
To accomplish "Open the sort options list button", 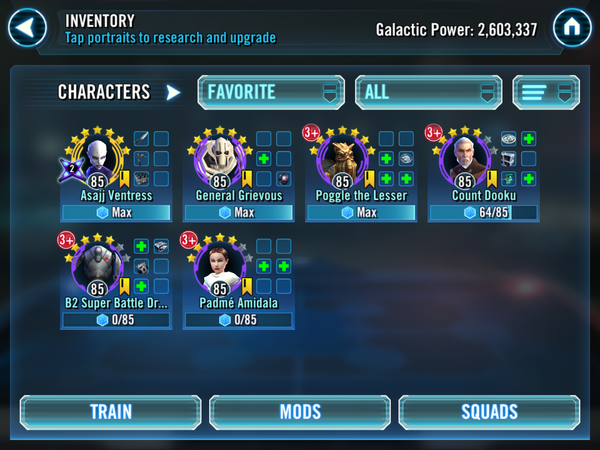I will point(545,92).
